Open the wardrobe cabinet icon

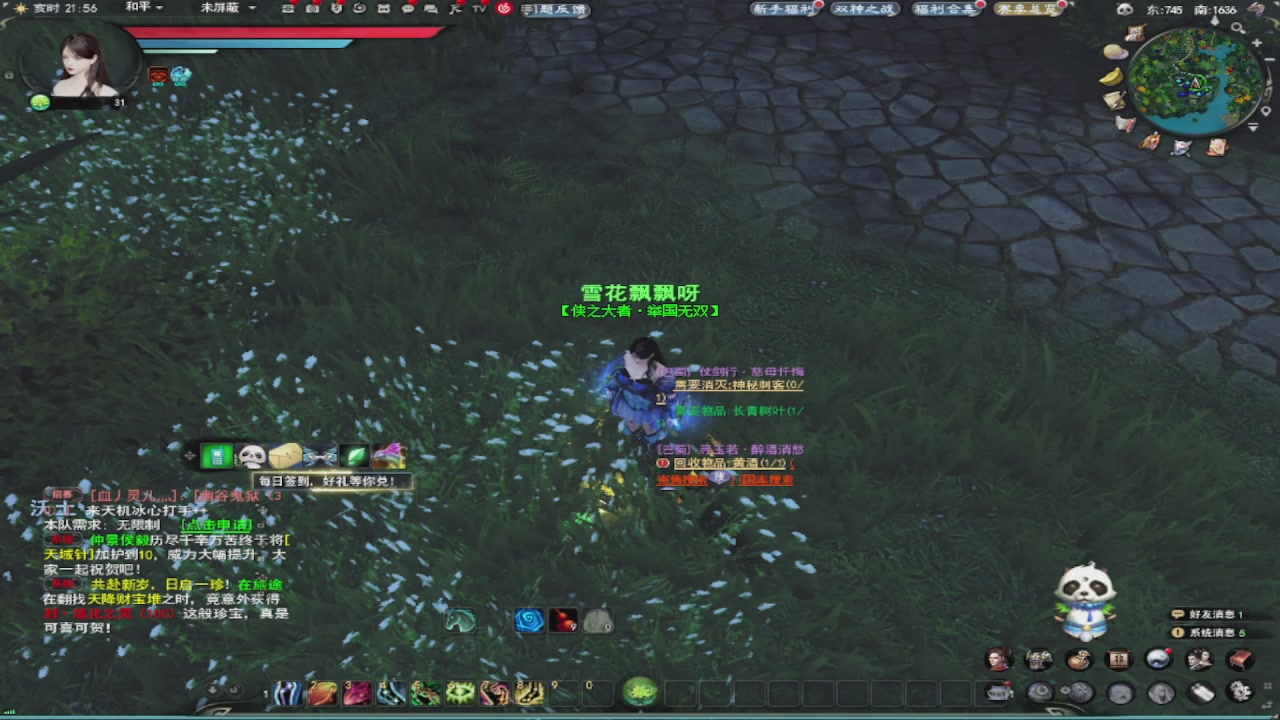pyautogui.click(x=1117, y=658)
